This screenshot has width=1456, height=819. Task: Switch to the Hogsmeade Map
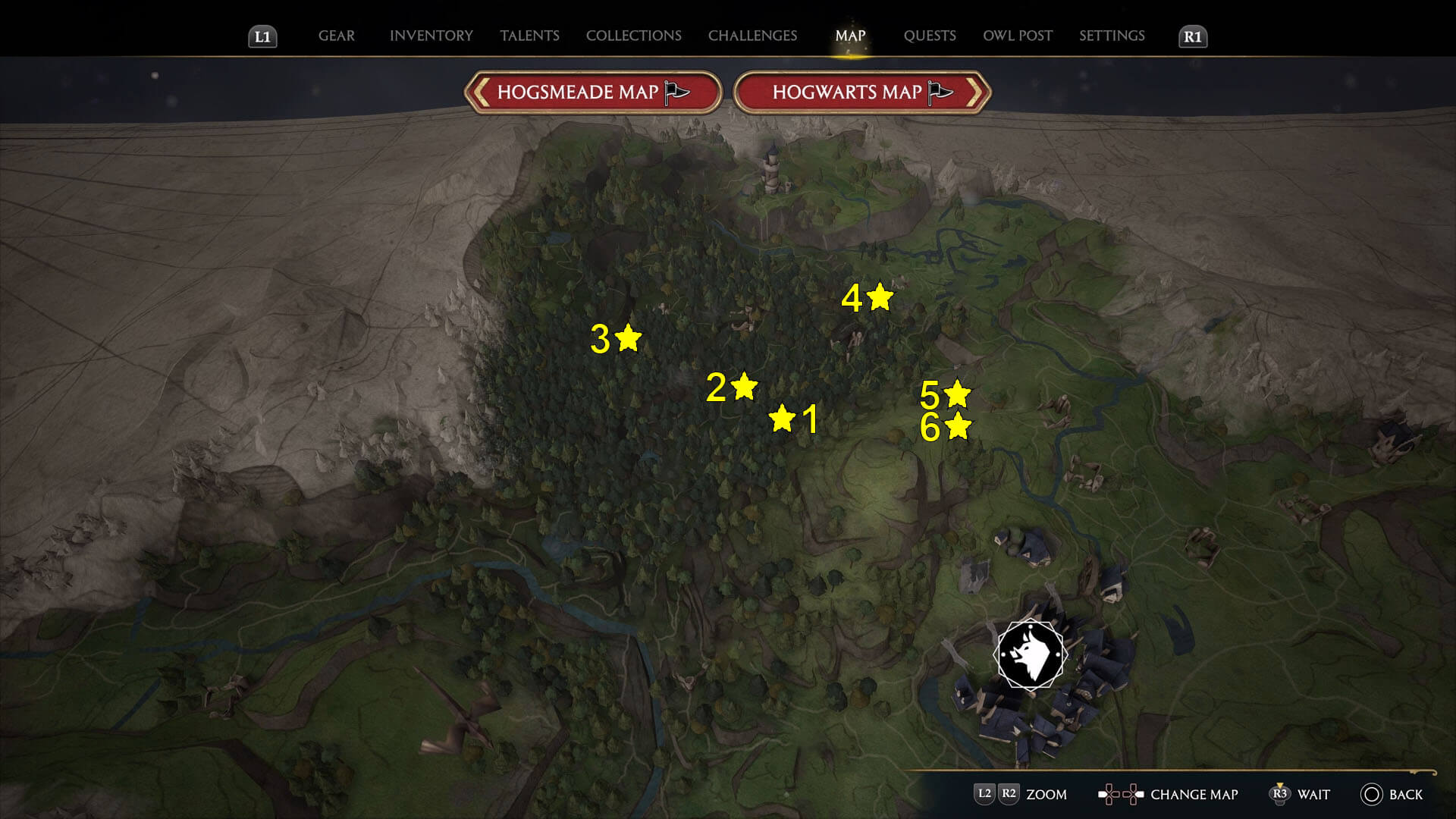592,93
